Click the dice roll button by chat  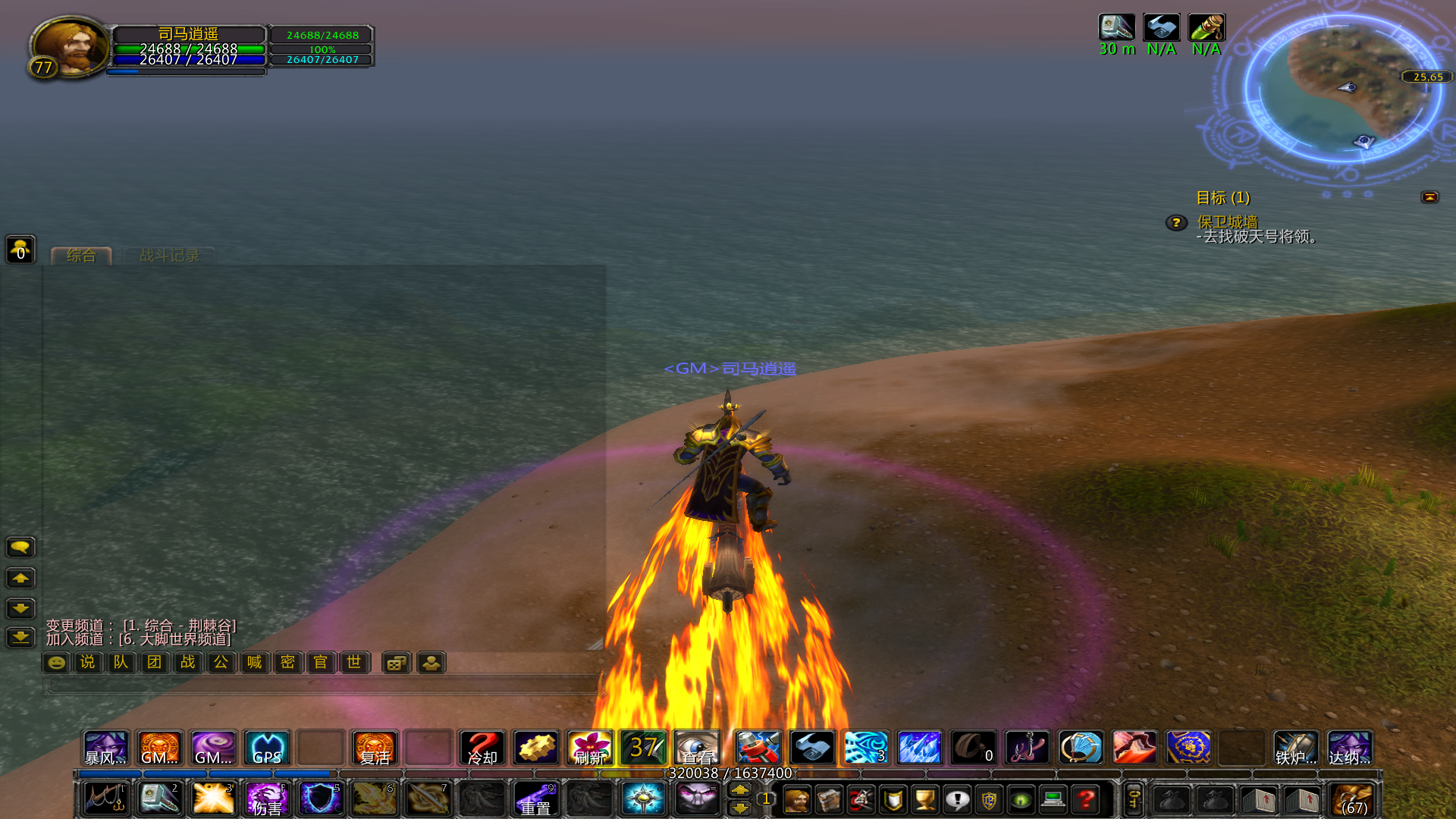(397, 663)
